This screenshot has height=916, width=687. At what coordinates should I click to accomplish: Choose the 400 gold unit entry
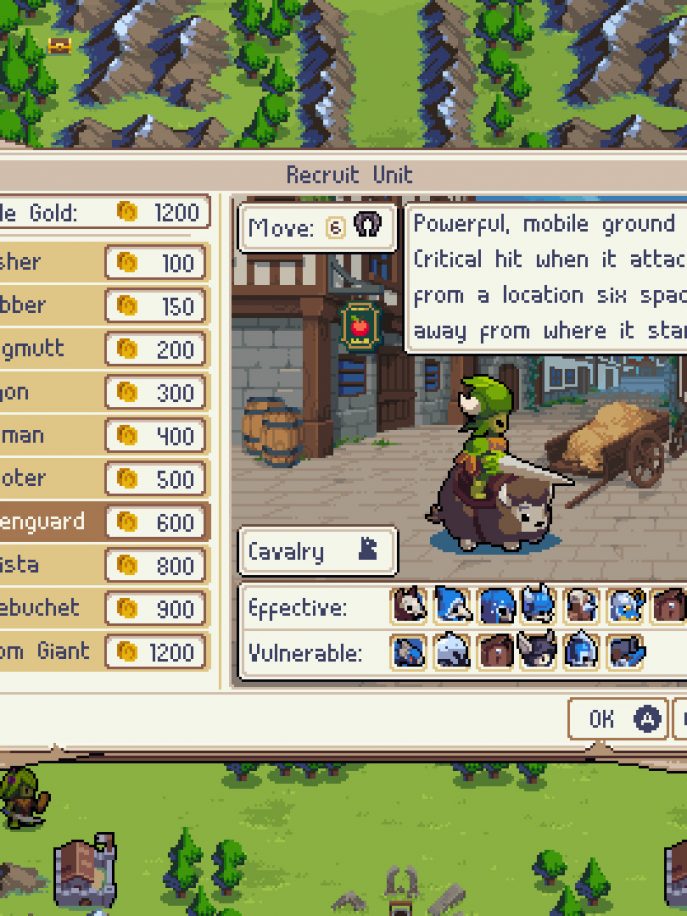100,436
